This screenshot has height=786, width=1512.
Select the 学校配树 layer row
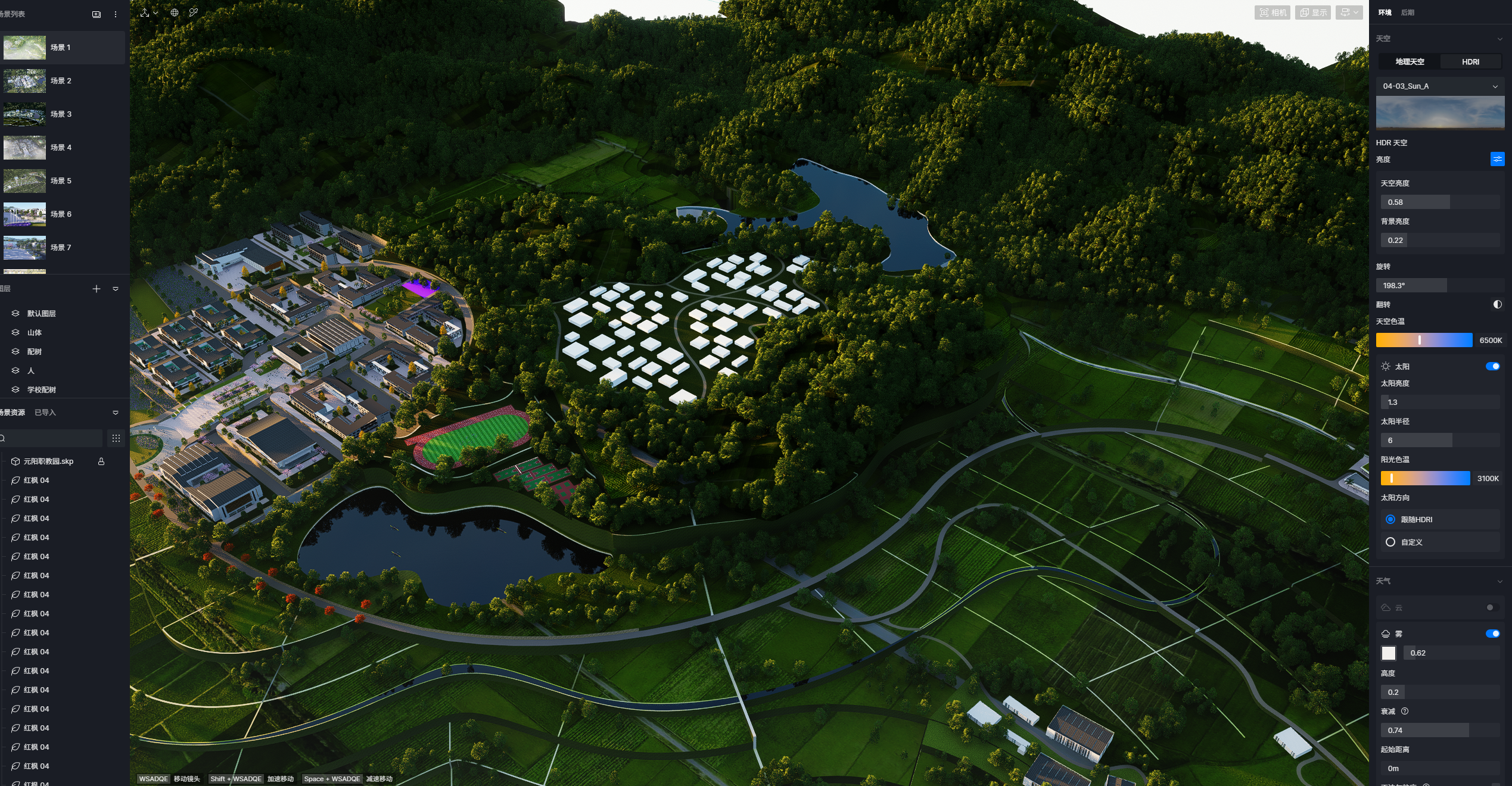point(42,390)
